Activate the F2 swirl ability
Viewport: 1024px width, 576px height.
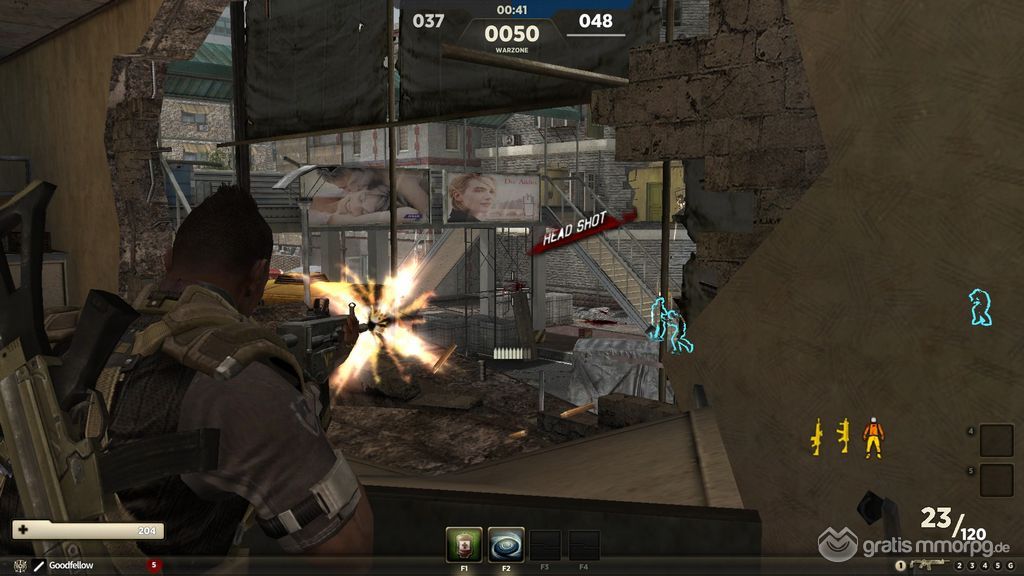coord(506,545)
